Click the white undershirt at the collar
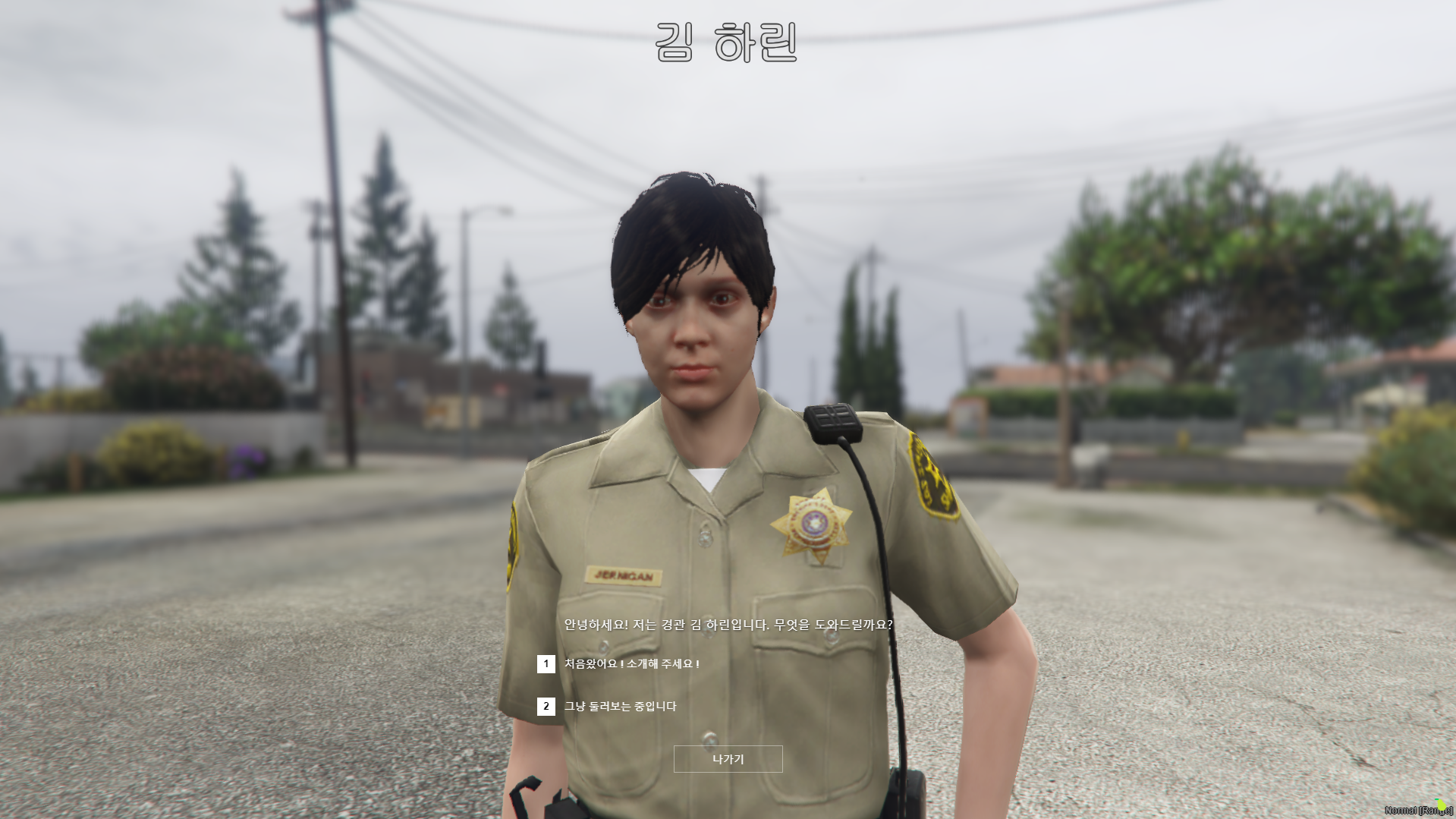The height and width of the screenshot is (819, 1456). pos(706,478)
